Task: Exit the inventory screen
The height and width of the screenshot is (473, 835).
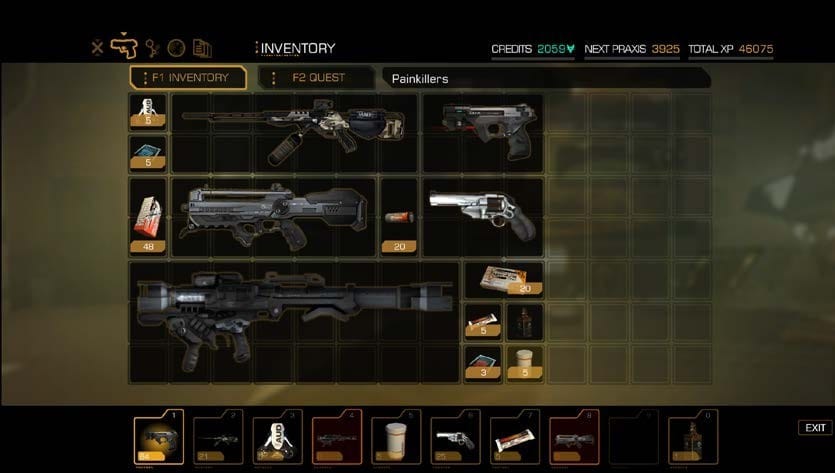Action: tap(815, 428)
